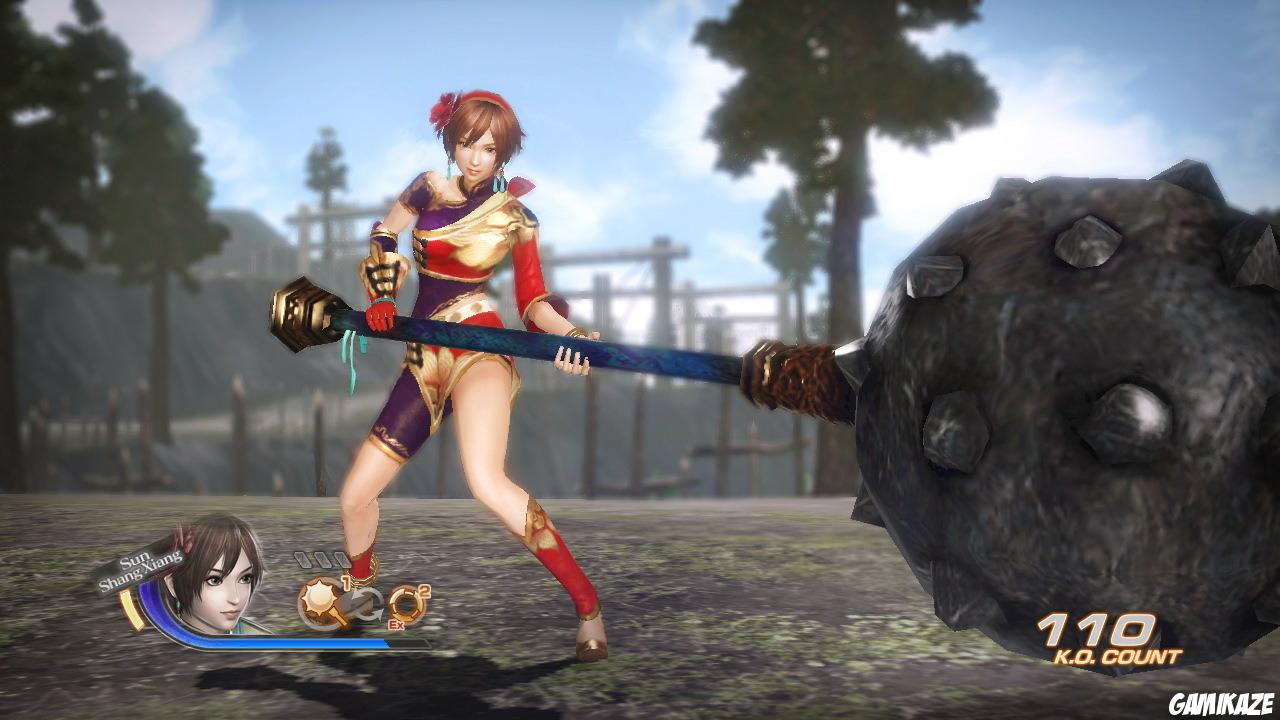Click the first musou gauge segment
This screenshot has height=720, width=1280.
(302, 559)
